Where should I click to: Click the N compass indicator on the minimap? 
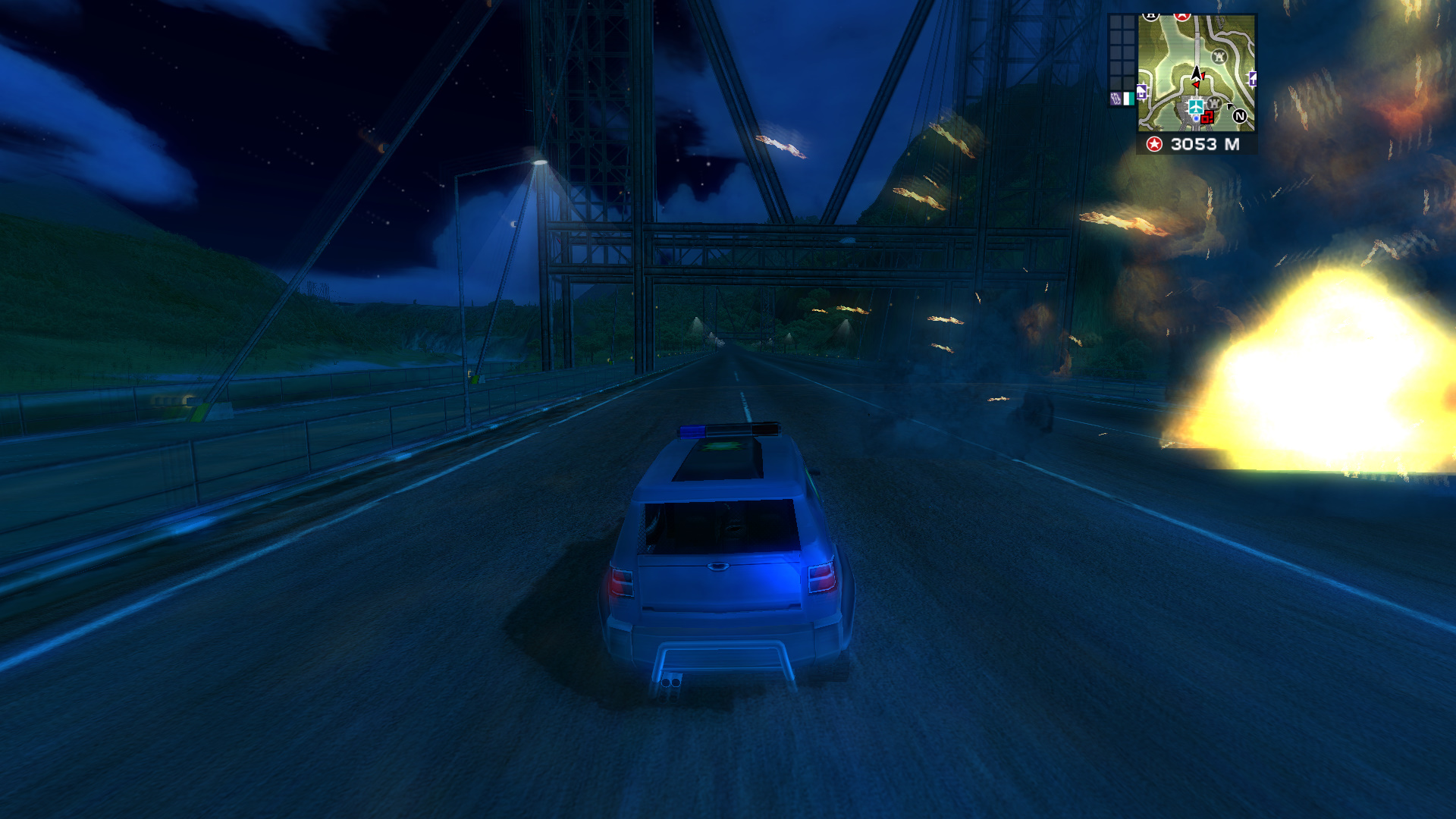[x=1240, y=117]
